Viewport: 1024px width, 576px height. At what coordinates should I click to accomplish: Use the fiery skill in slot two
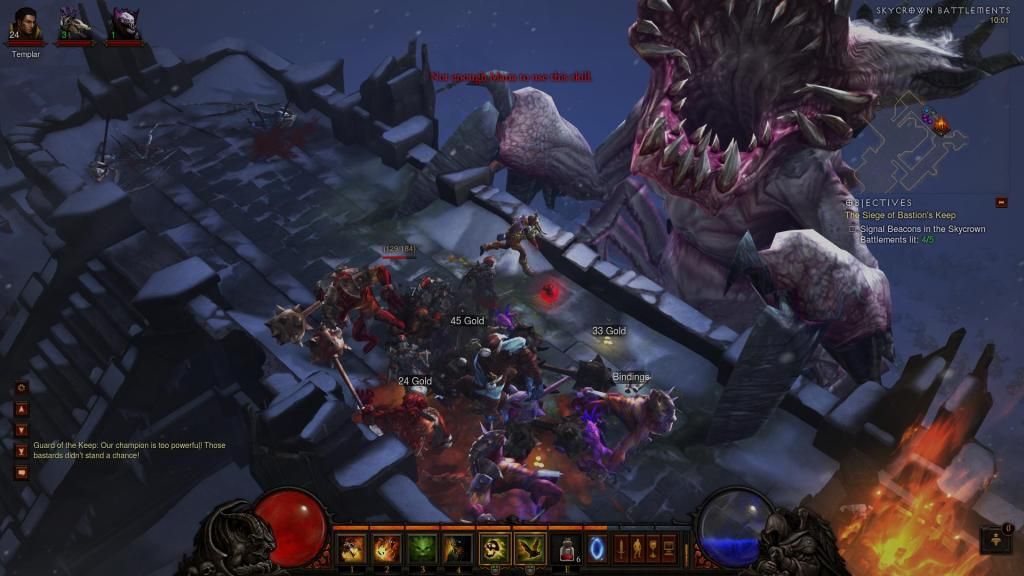tap(386, 547)
